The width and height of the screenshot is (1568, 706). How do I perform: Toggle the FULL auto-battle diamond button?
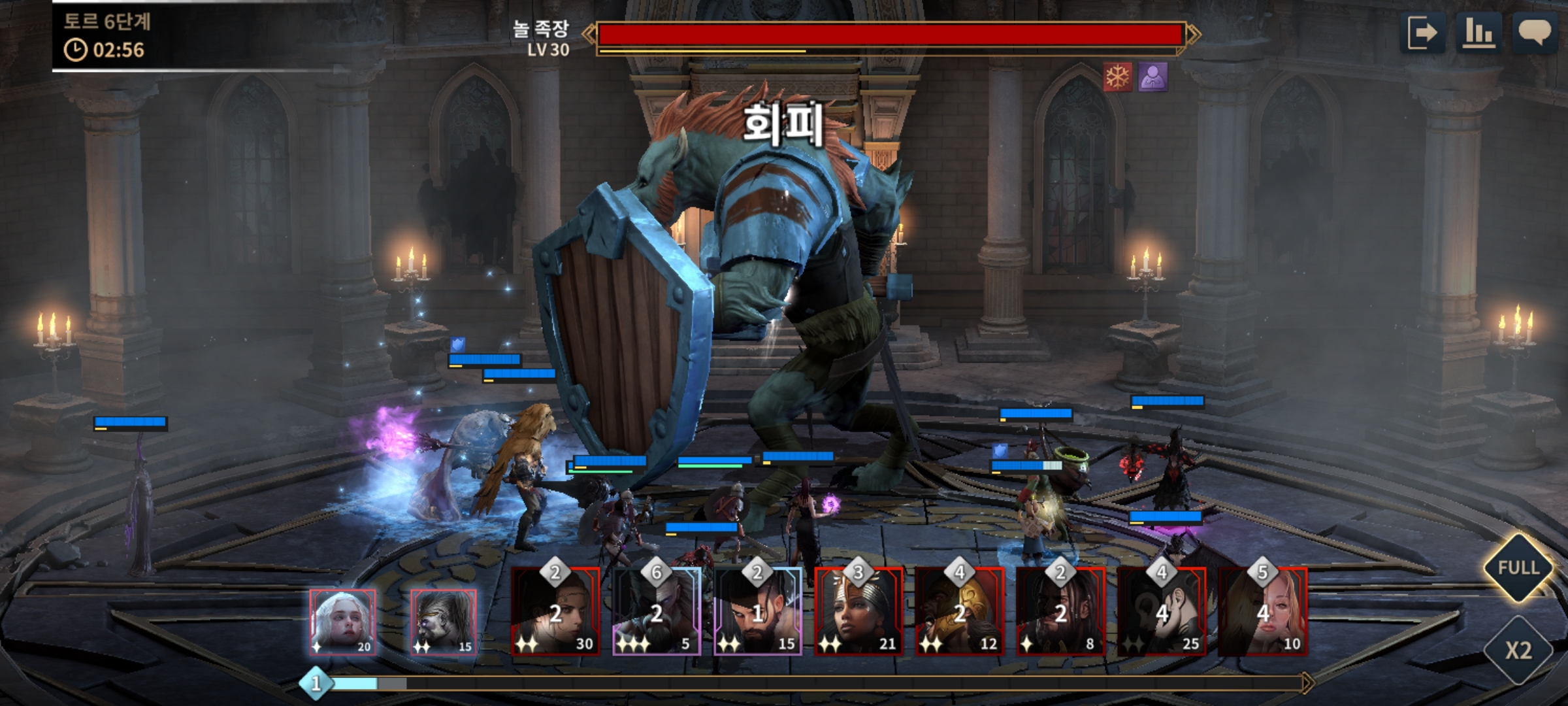click(1518, 567)
